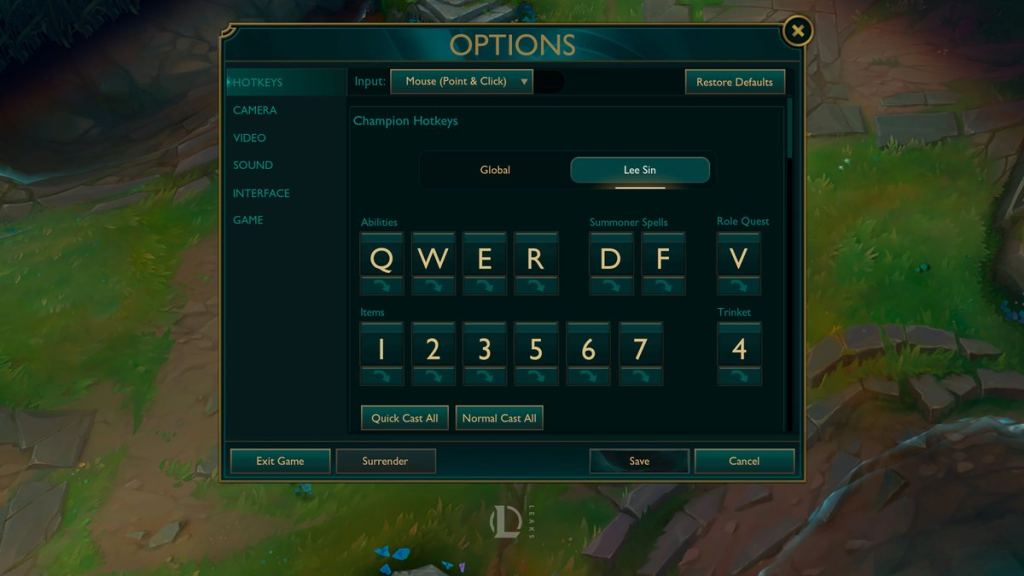Open the Game settings section
This screenshot has height=576, width=1024.
click(x=248, y=220)
